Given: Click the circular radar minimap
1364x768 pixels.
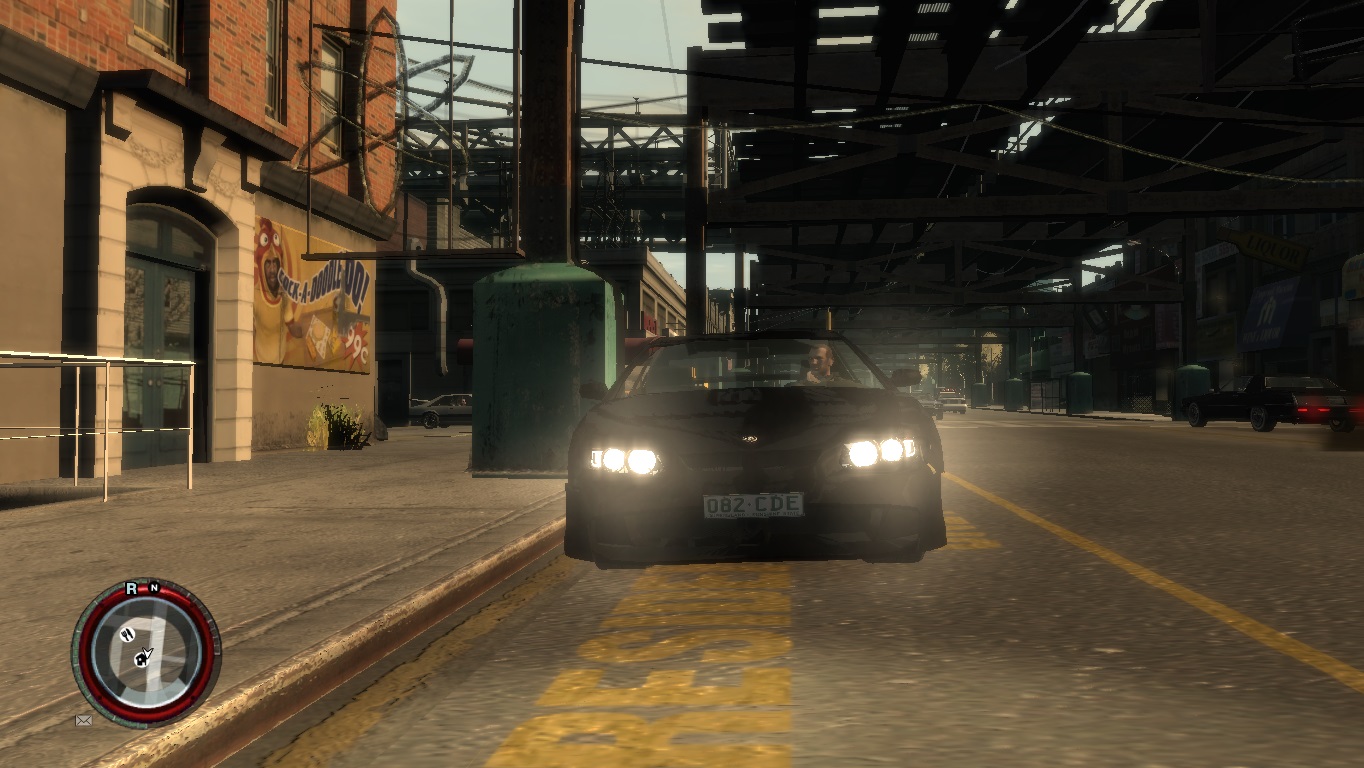Looking at the screenshot, I should [146, 653].
